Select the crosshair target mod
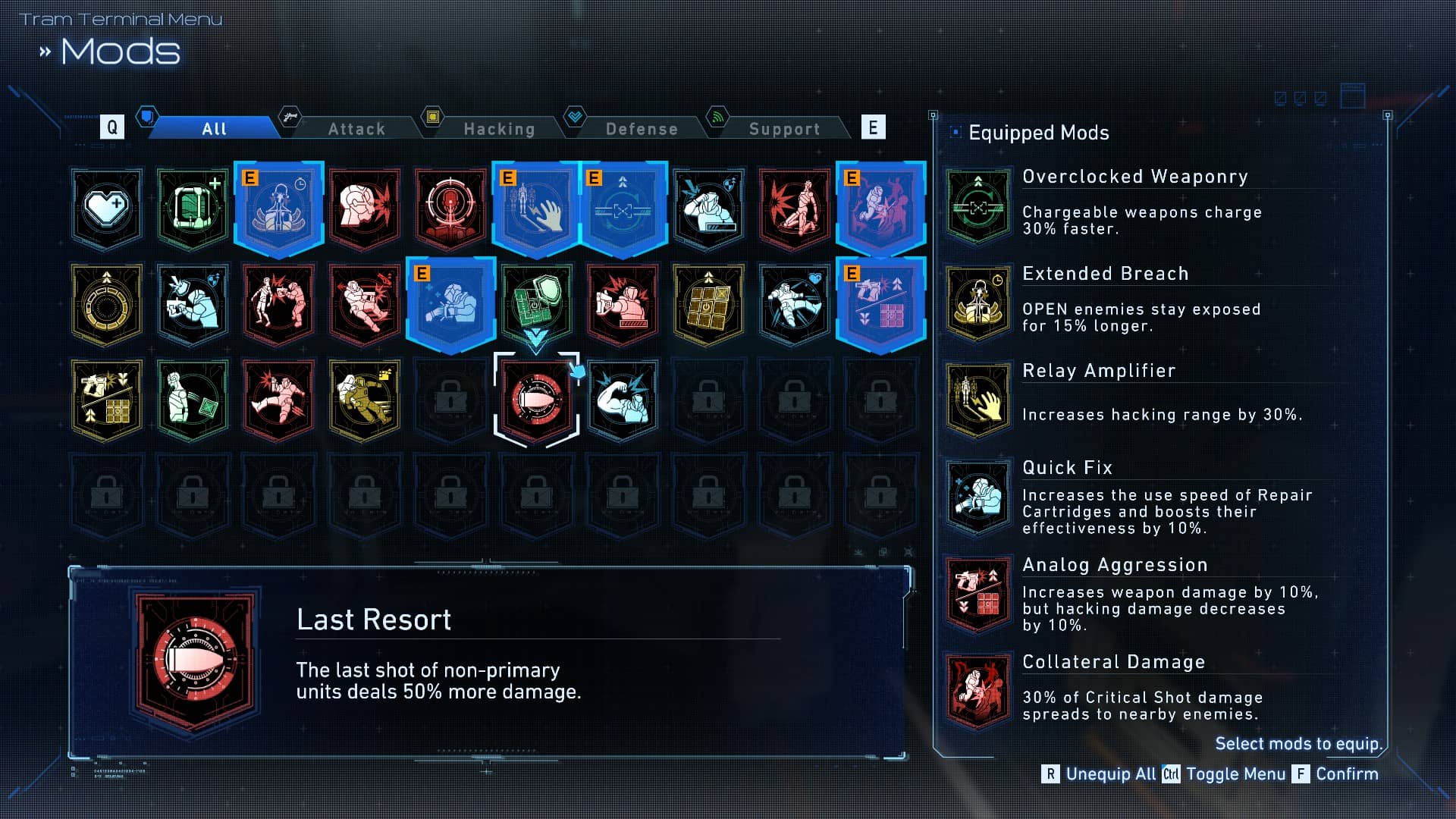Image resolution: width=1456 pixels, height=819 pixels. [x=450, y=208]
